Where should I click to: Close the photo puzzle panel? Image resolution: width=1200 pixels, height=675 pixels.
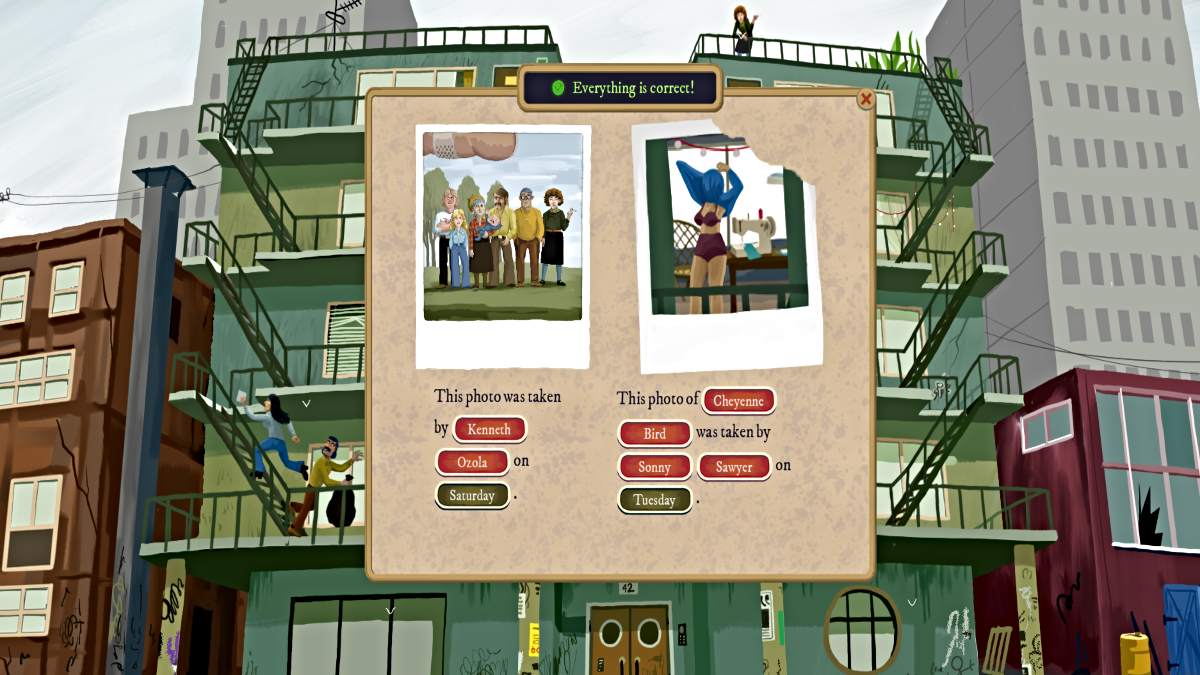click(x=866, y=98)
